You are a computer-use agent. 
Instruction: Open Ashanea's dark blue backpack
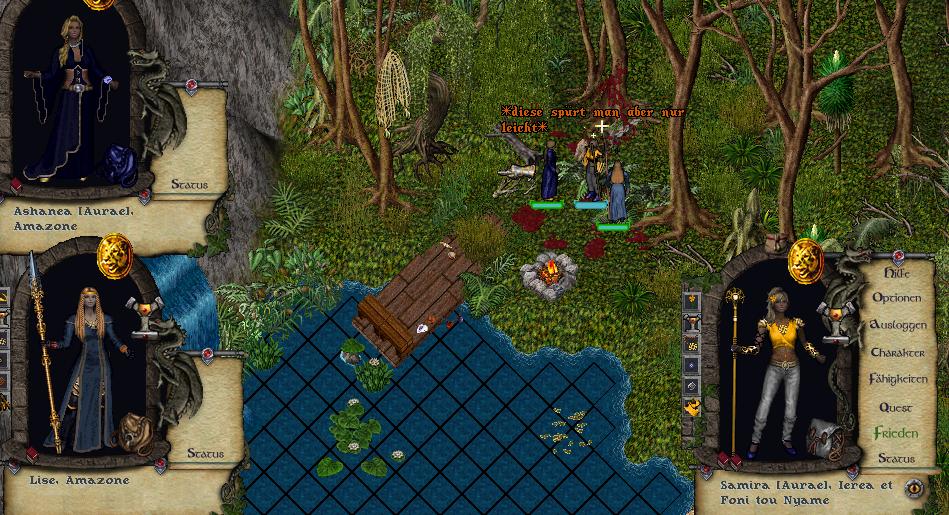click(122, 163)
